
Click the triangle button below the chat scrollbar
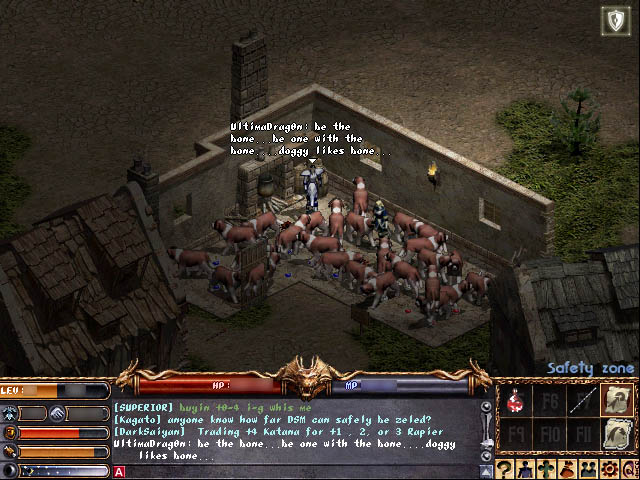(x=487, y=470)
